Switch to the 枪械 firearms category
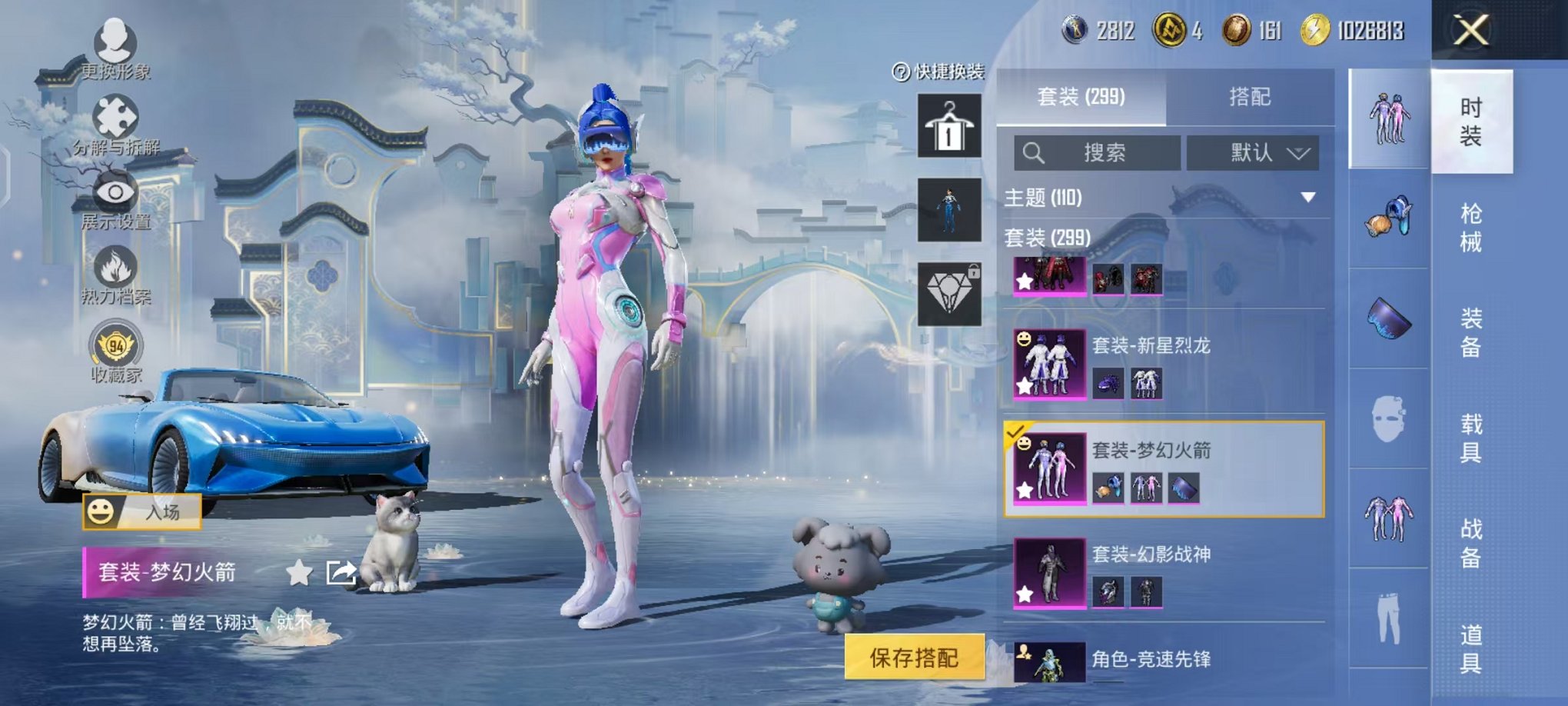Image resolution: width=1568 pixels, height=706 pixels. (x=1470, y=228)
